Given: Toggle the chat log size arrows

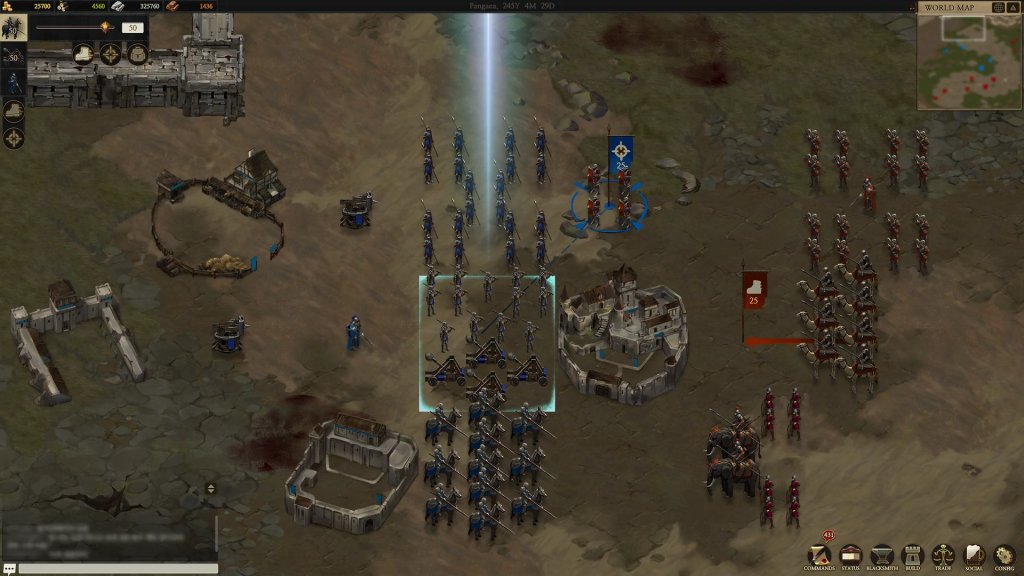Looking at the screenshot, I should point(210,488).
